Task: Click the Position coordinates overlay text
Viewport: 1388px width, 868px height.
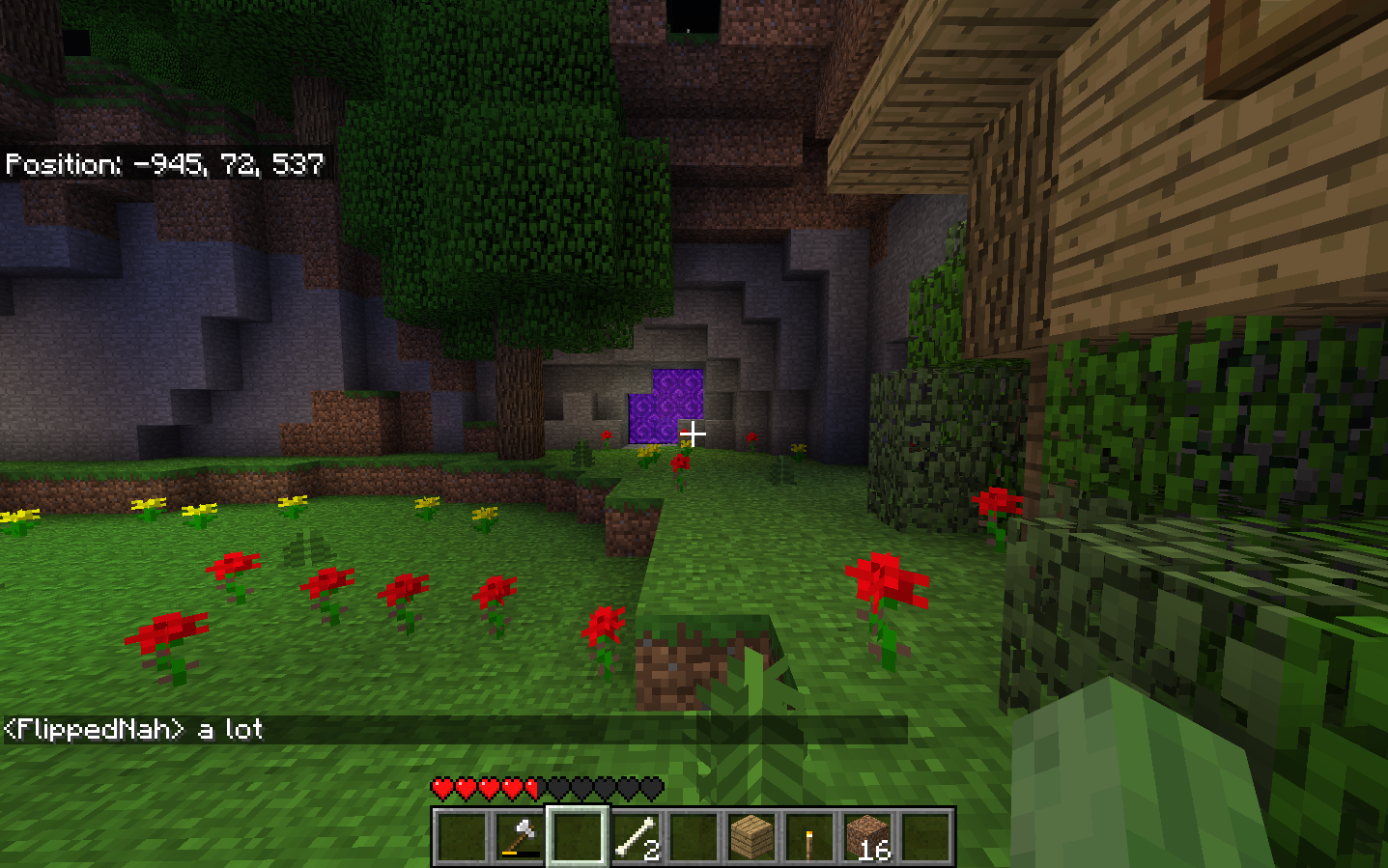Action: 164,164
